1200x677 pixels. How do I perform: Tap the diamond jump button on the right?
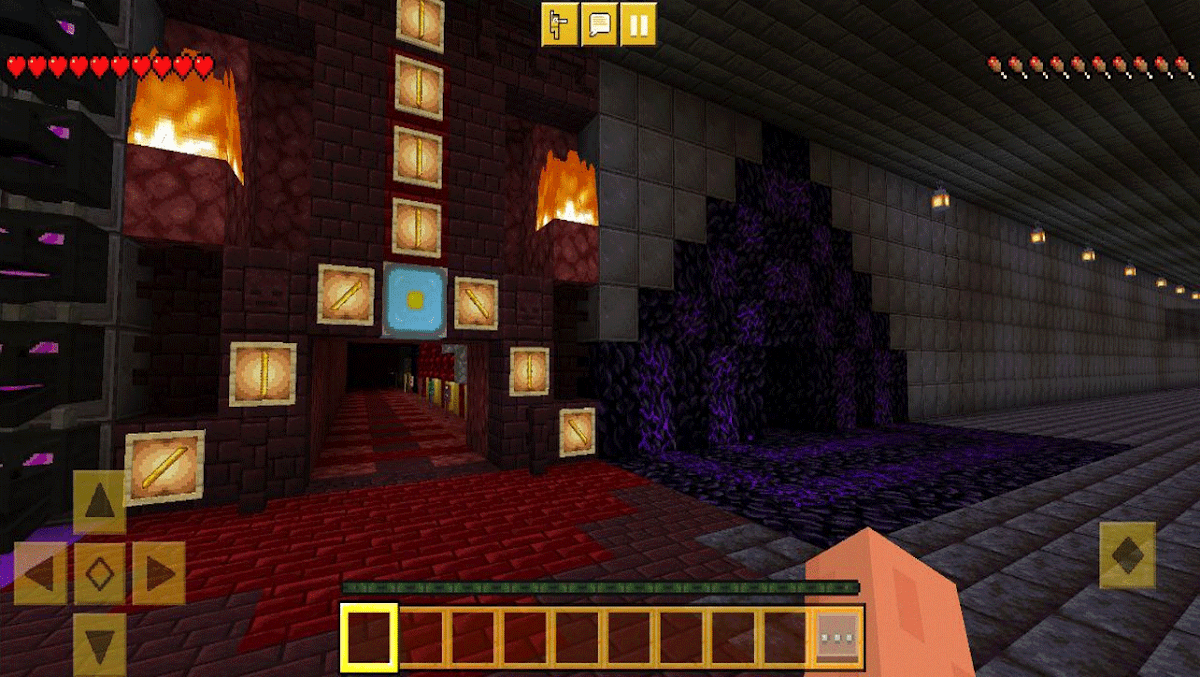click(1127, 555)
